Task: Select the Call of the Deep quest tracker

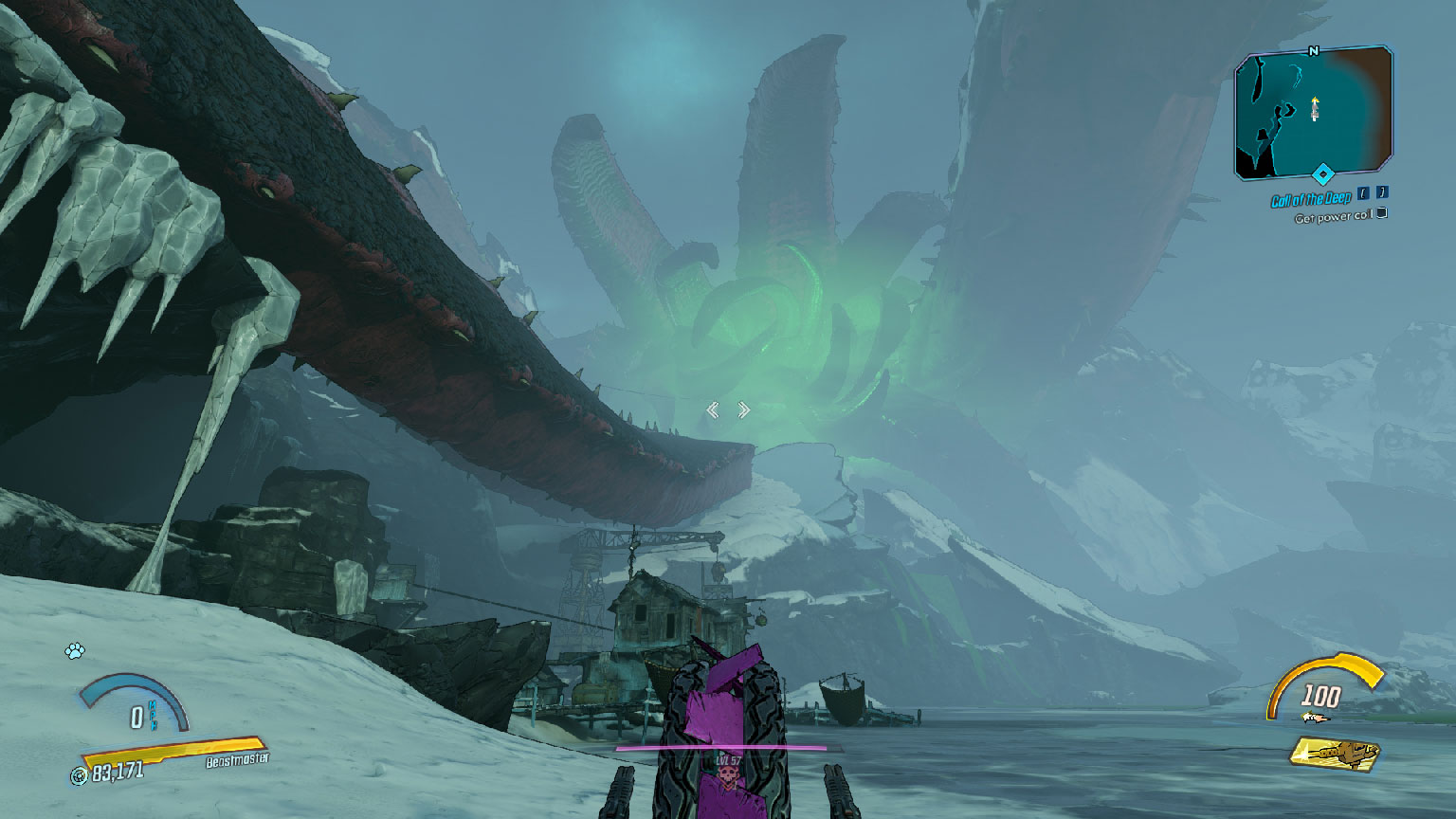Action: click(1311, 200)
